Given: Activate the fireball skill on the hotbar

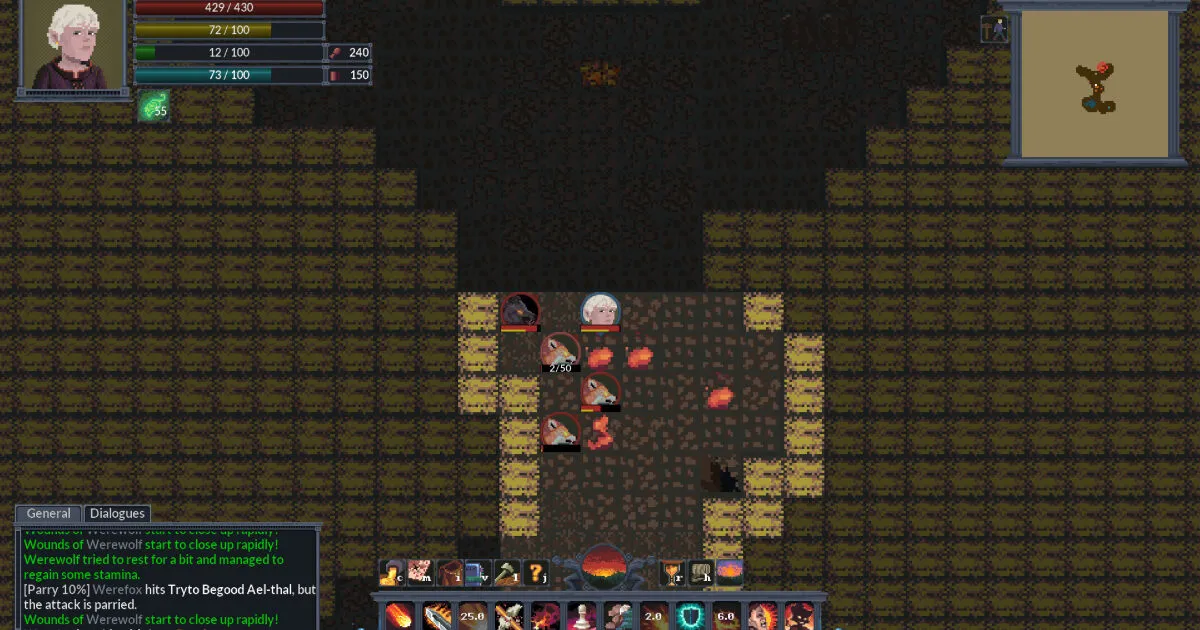Looking at the screenshot, I should [399, 615].
